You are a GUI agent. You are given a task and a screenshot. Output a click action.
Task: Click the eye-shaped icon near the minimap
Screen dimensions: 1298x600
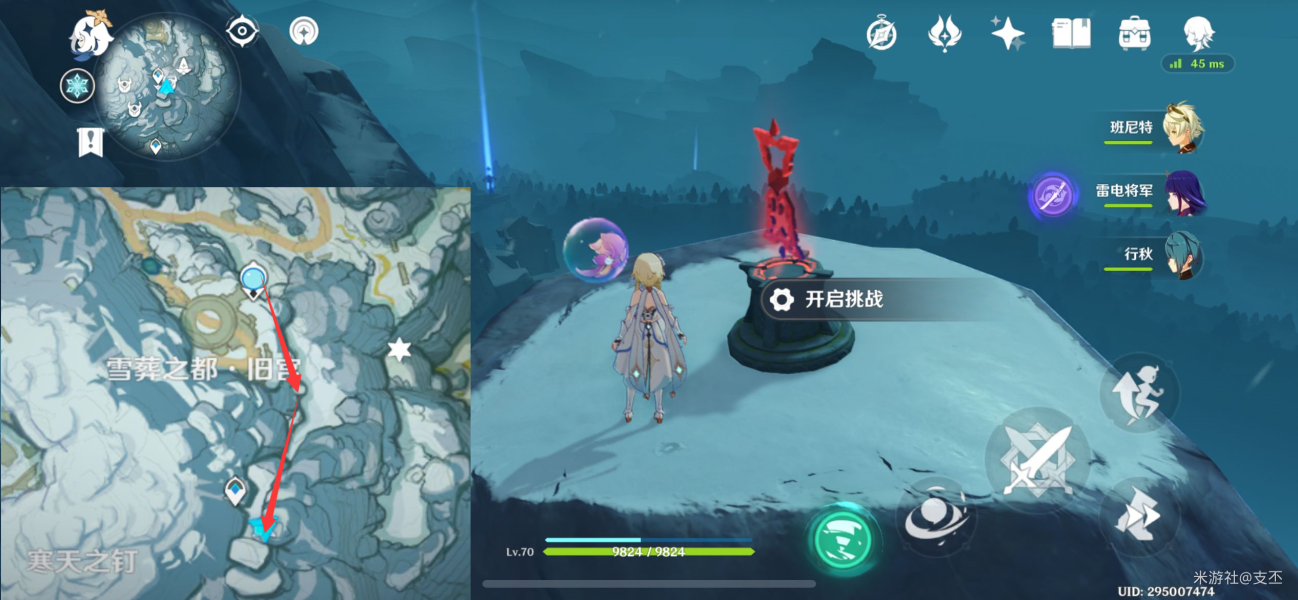click(x=241, y=31)
